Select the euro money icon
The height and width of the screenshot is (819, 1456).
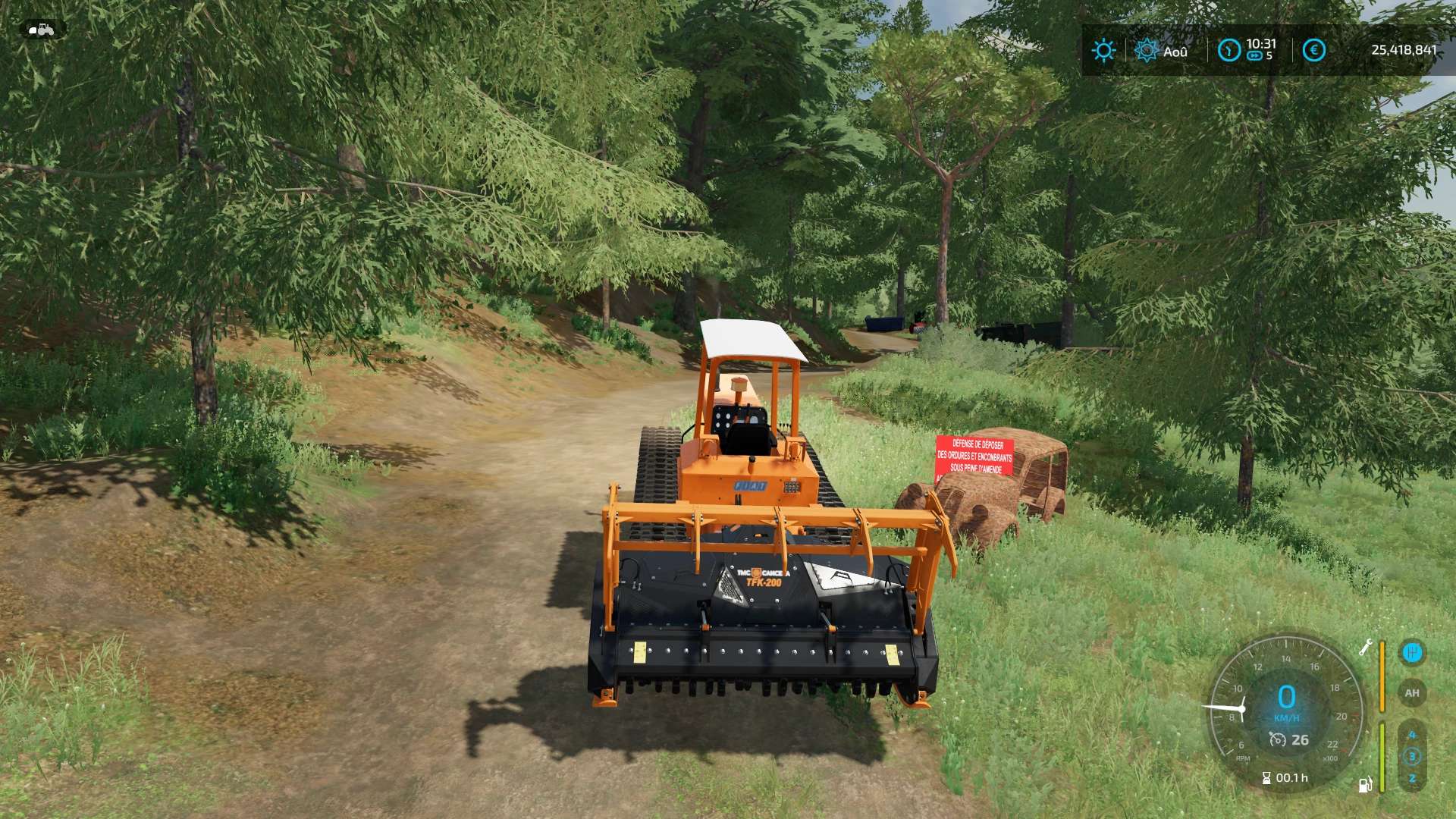pos(1313,51)
